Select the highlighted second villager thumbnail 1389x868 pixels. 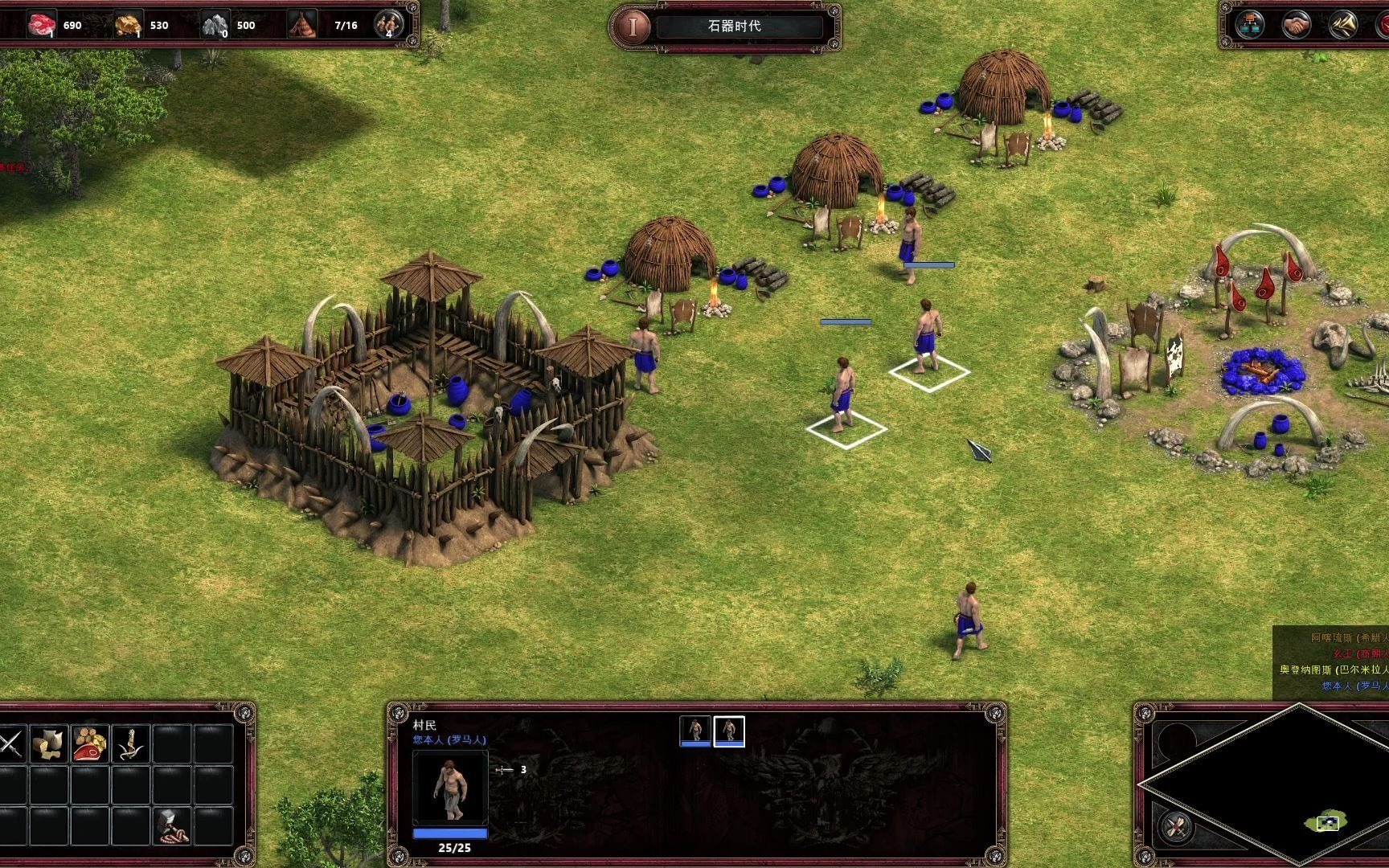tap(729, 731)
